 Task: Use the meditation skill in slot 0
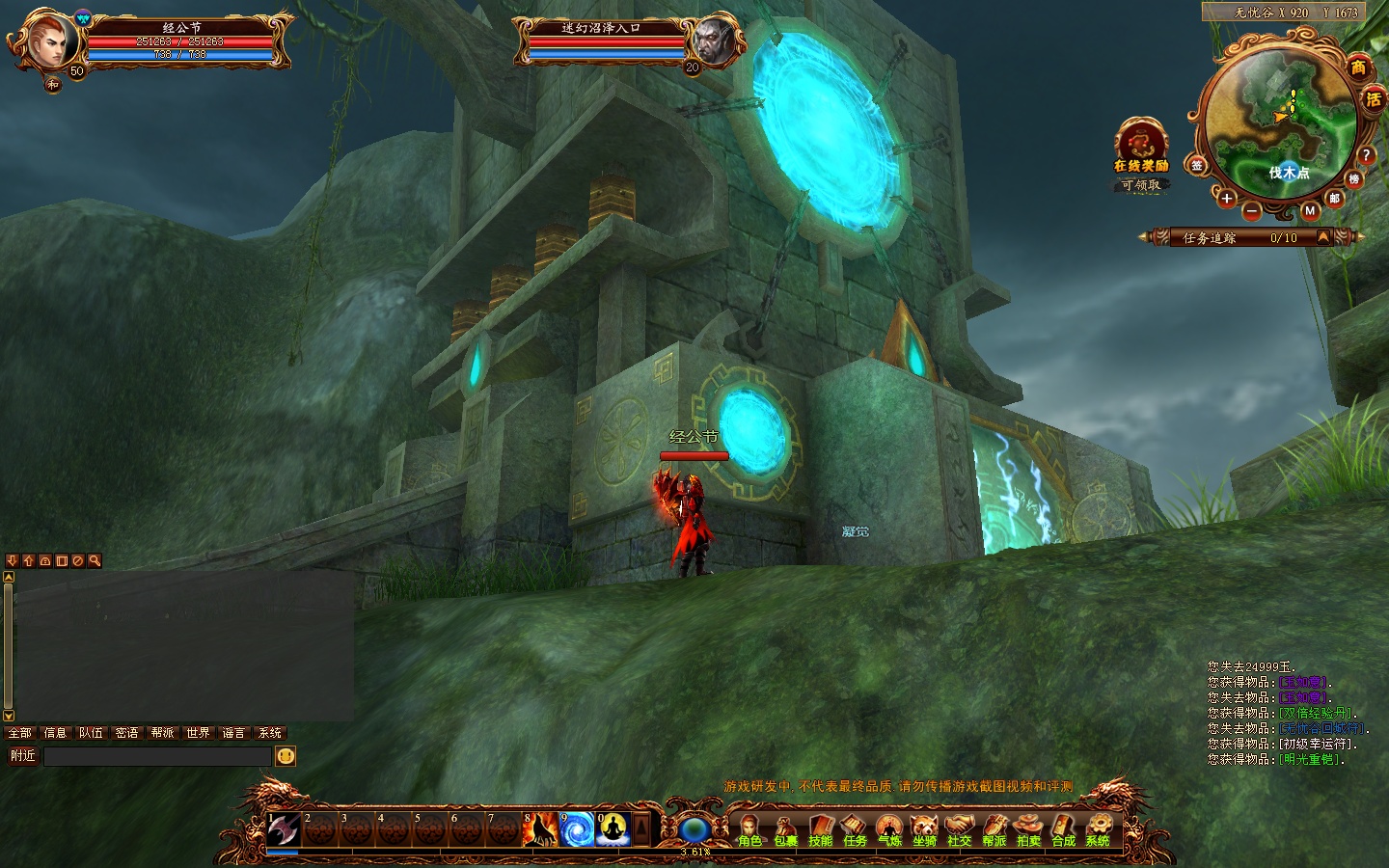(x=613, y=829)
